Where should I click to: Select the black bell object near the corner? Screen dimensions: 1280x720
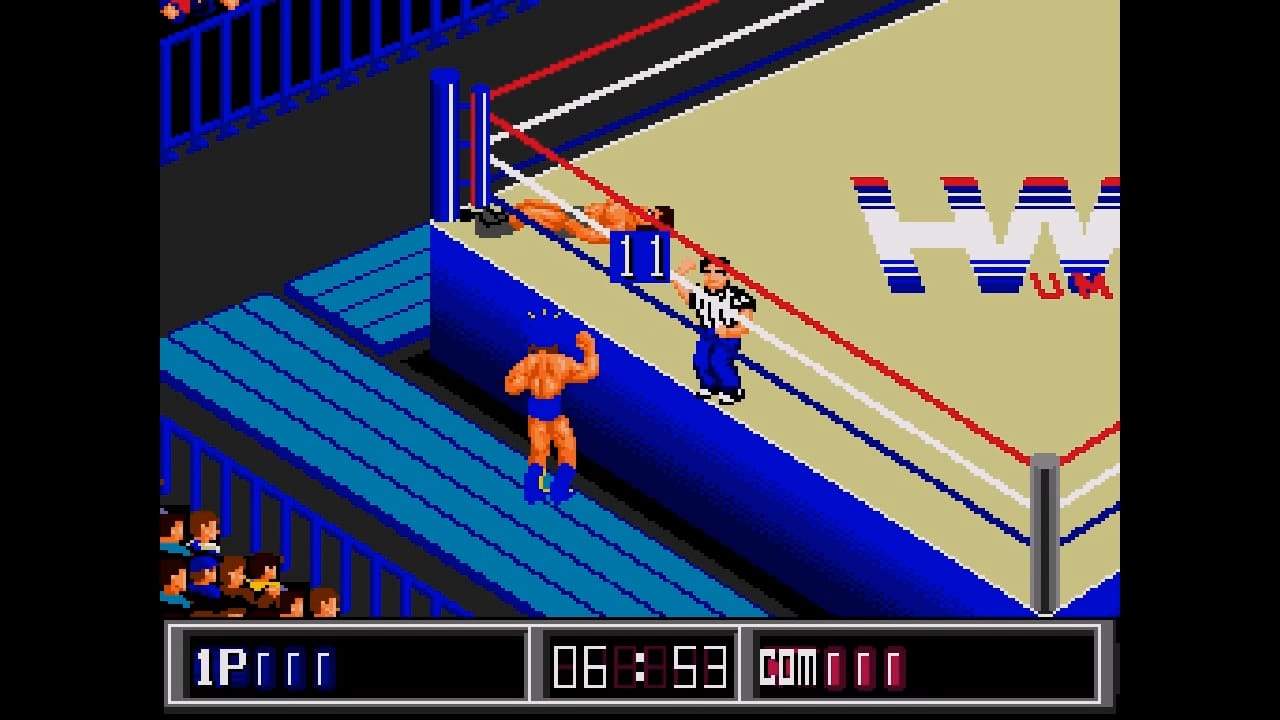487,219
